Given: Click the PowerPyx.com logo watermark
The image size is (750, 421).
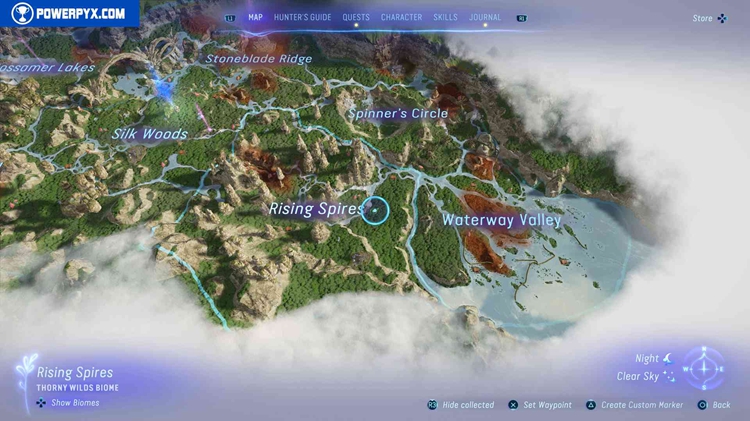Looking at the screenshot, I should pos(69,13).
